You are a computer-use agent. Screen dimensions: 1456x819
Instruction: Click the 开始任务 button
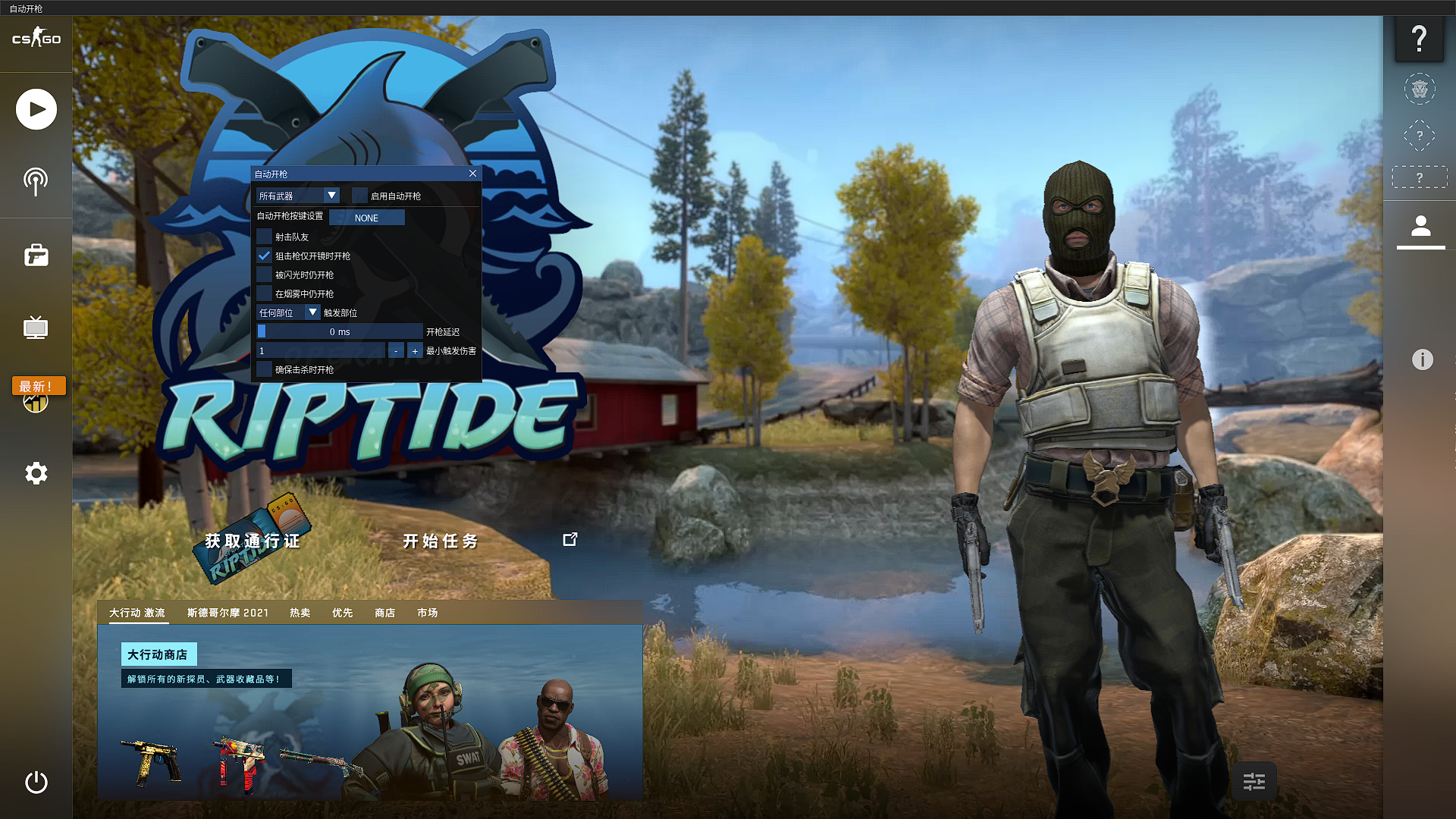pos(440,541)
